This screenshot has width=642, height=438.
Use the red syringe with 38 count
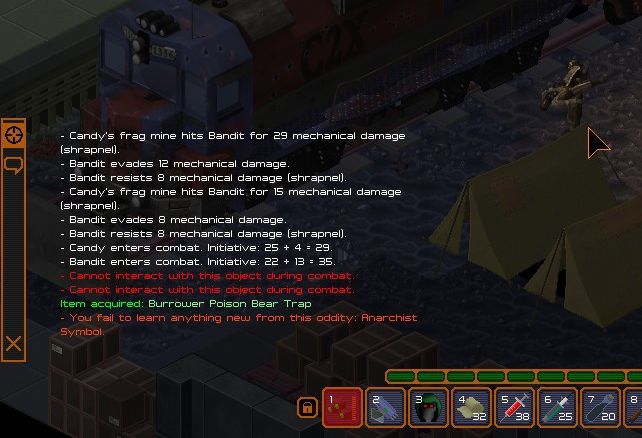(x=514, y=408)
